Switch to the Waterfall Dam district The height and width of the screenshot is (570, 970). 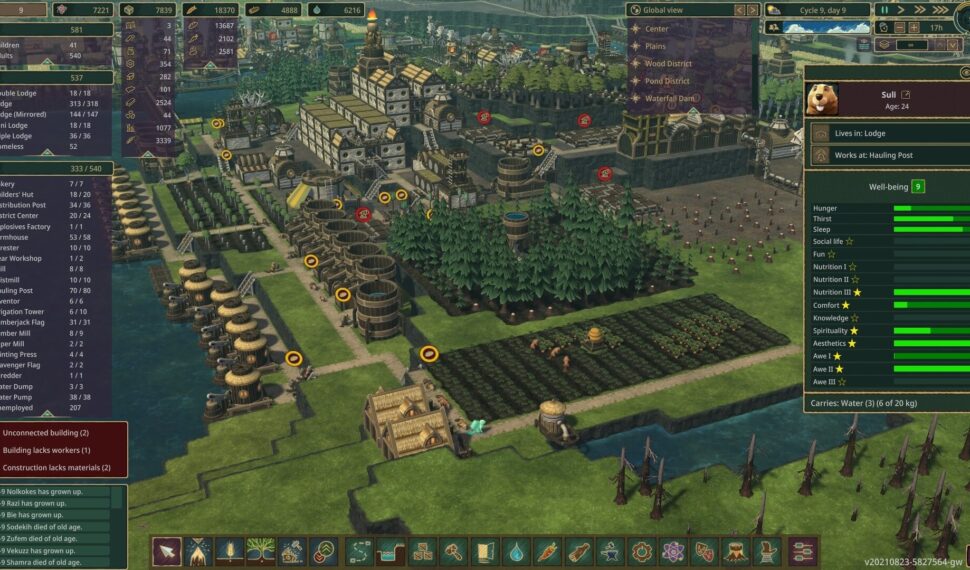point(670,97)
